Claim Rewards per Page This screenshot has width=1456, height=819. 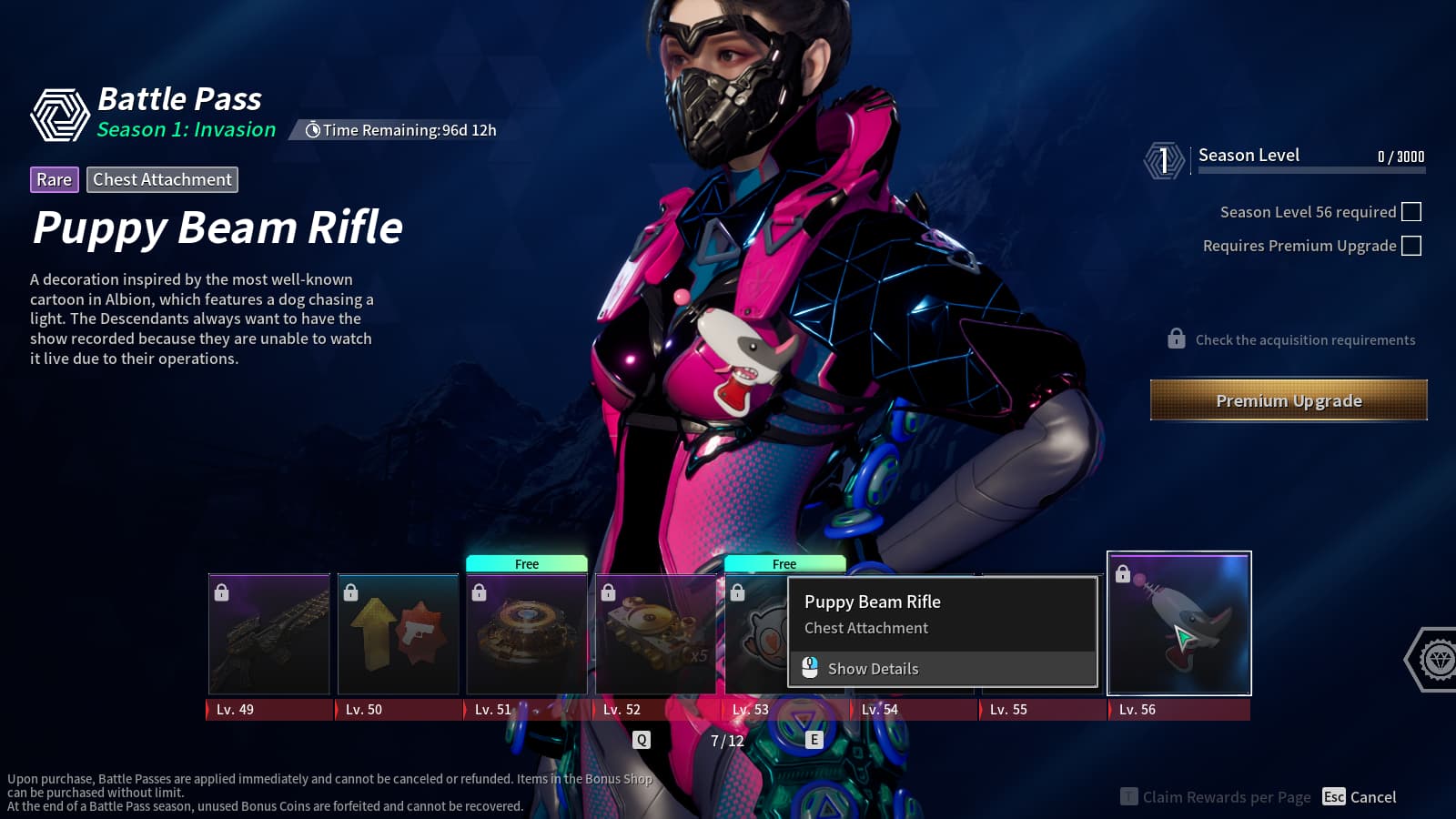[x=1216, y=797]
